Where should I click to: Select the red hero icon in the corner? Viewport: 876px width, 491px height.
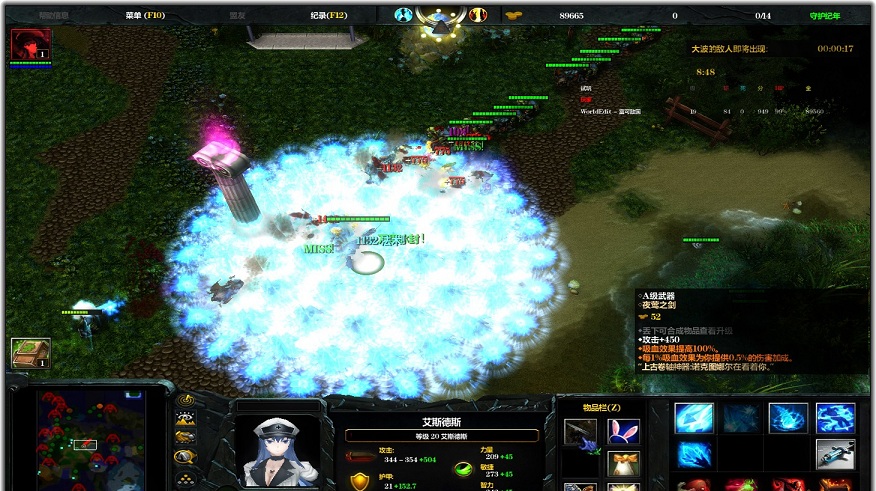pos(30,45)
